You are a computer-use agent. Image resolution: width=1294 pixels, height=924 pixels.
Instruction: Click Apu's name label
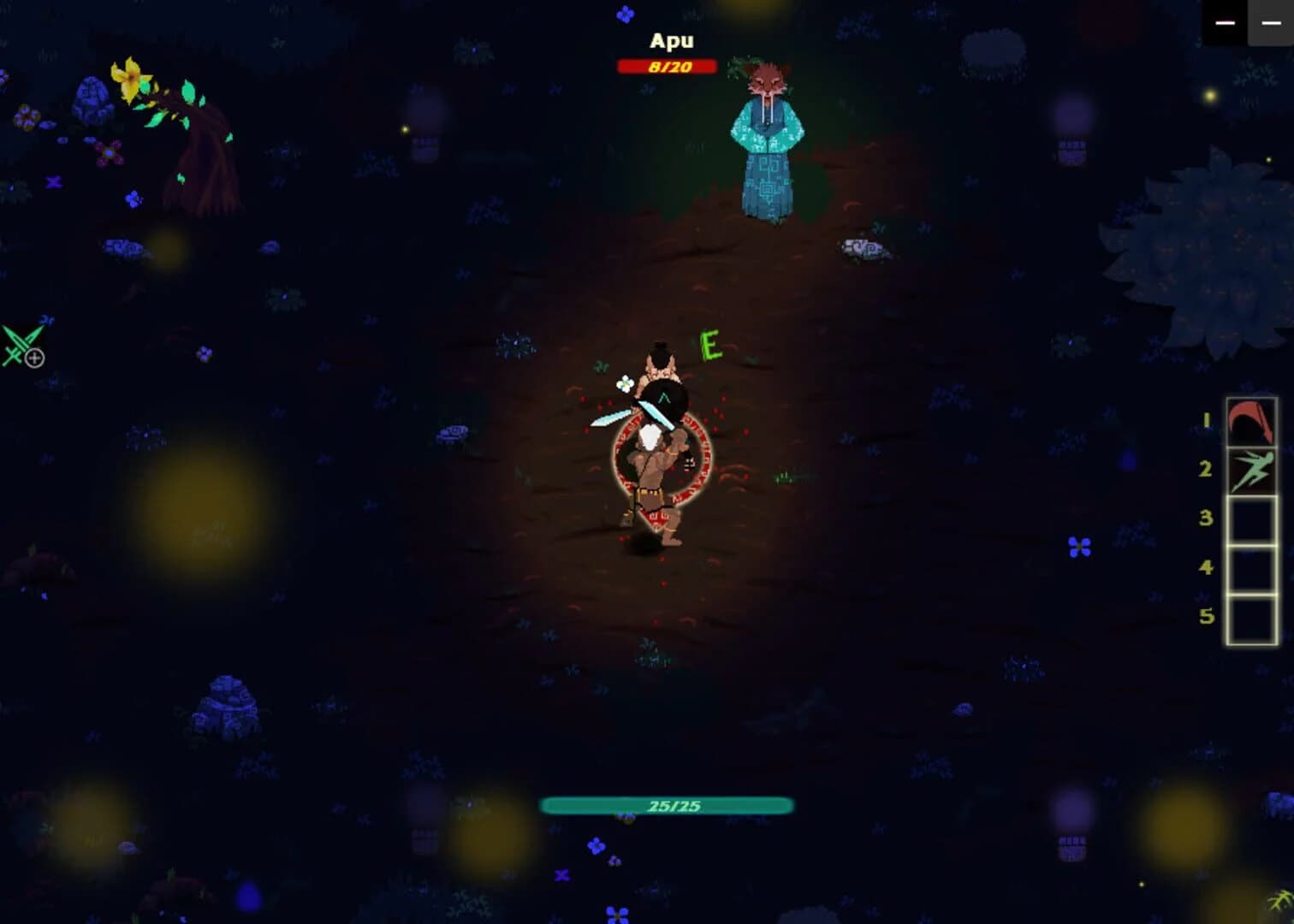[671, 39]
